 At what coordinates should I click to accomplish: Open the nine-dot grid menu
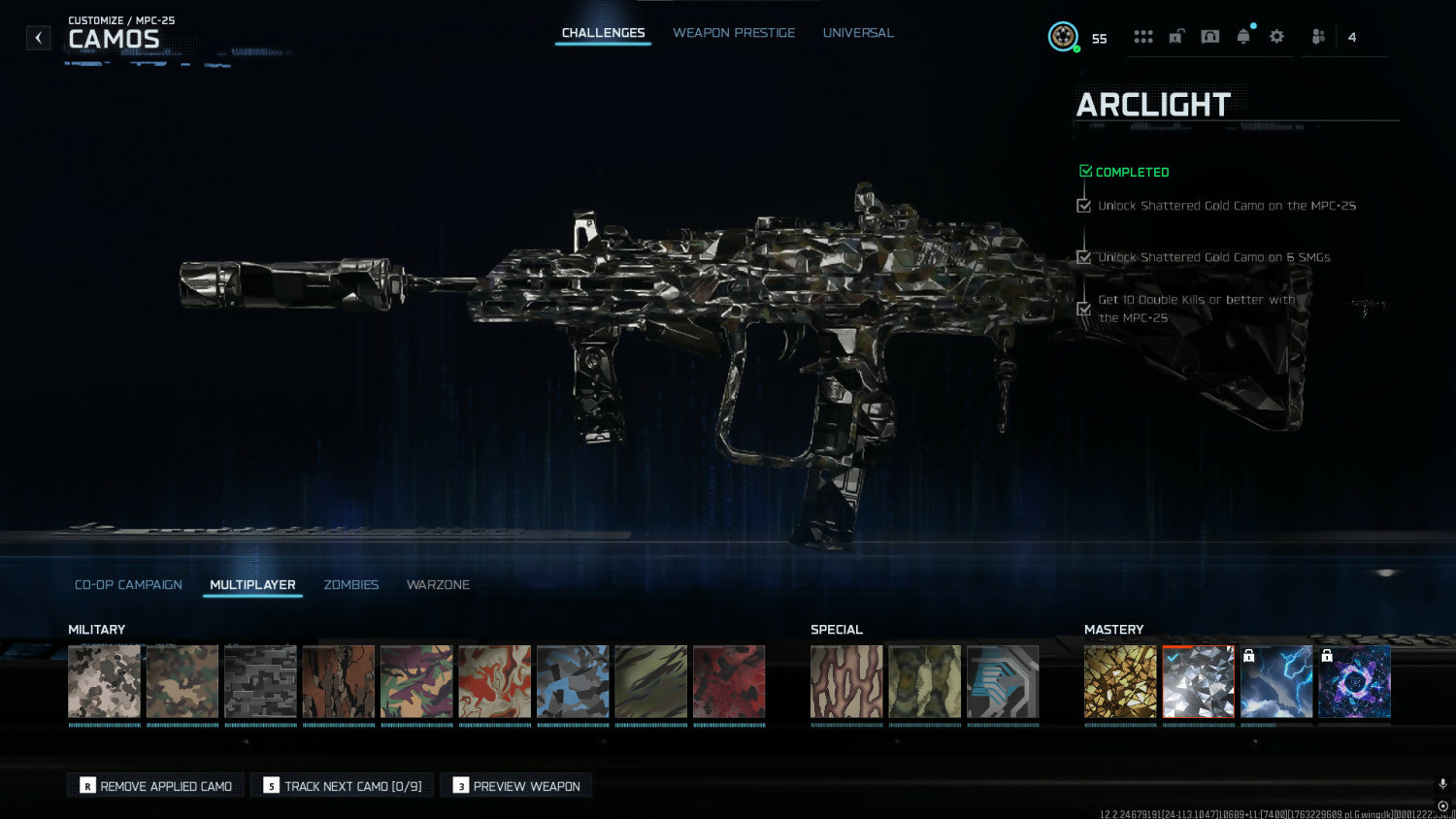coord(1143,37)
